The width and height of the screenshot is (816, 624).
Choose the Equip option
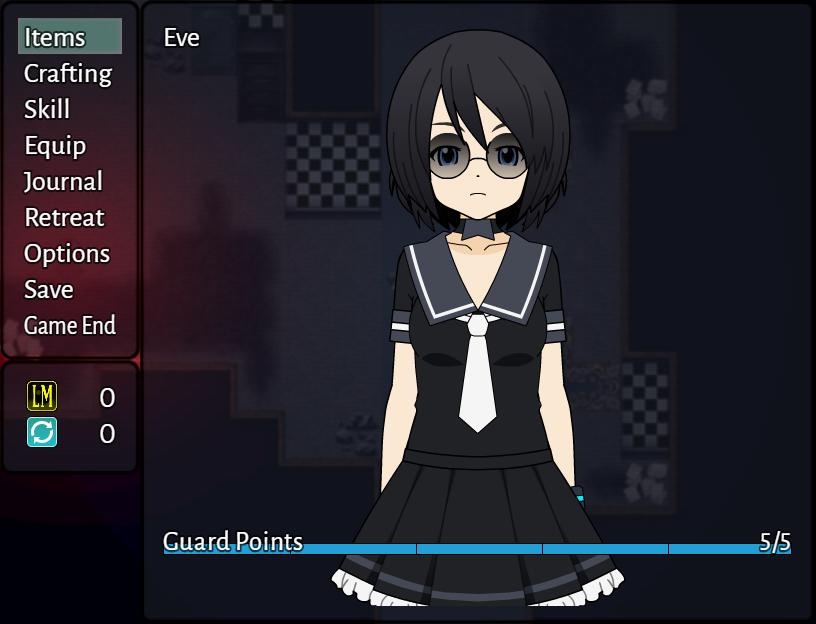click(x=55, y=146)
